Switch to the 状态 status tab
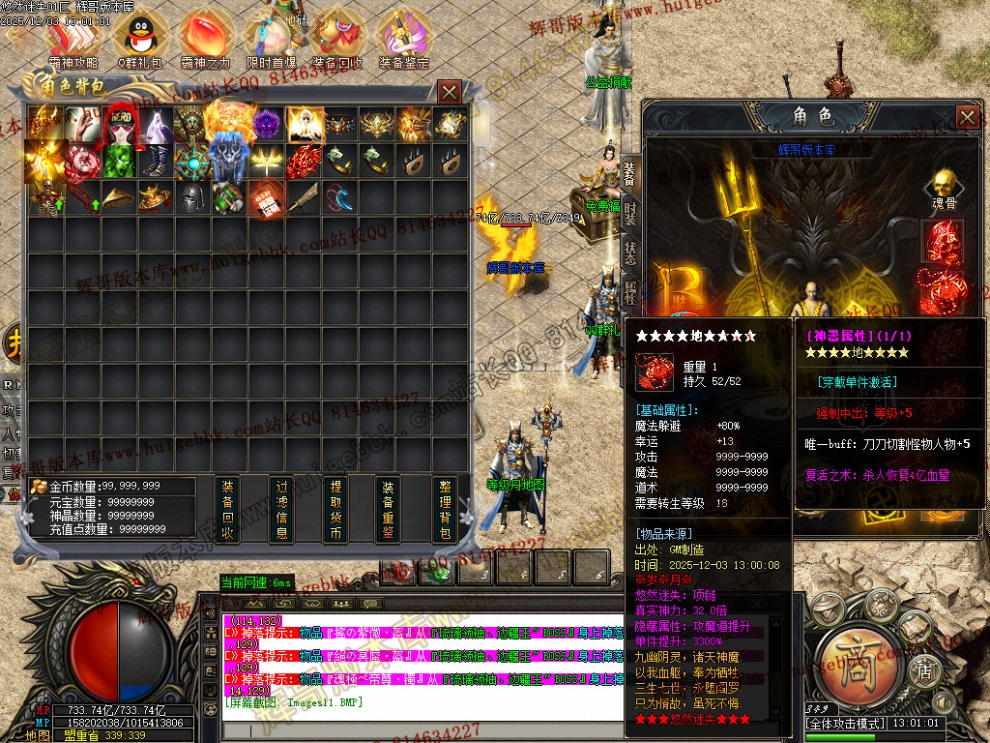 (630, 253)
